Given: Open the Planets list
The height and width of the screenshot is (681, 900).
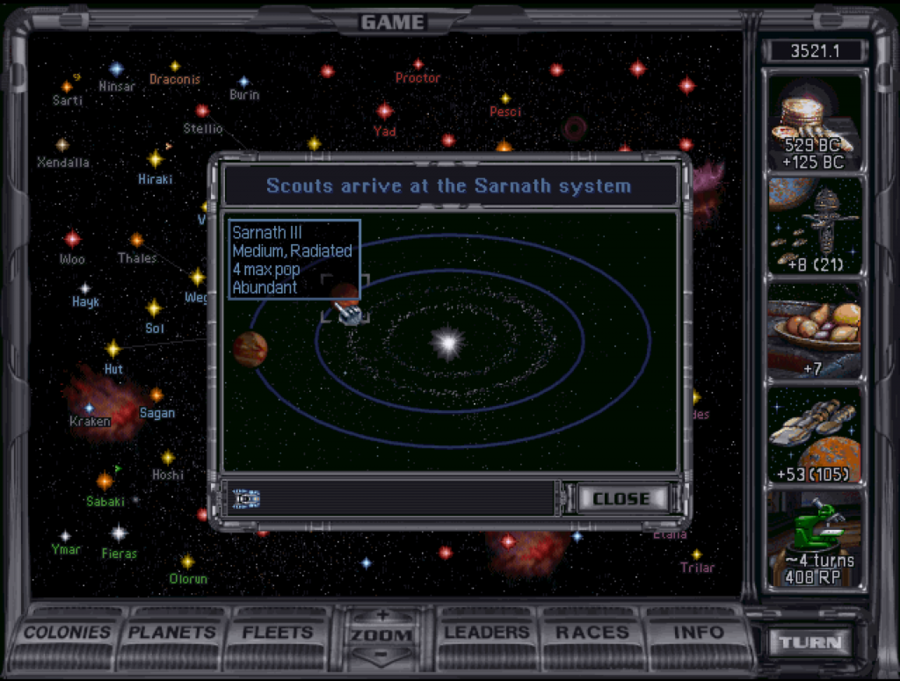Looking at the screenshot, I should point(171,633).
